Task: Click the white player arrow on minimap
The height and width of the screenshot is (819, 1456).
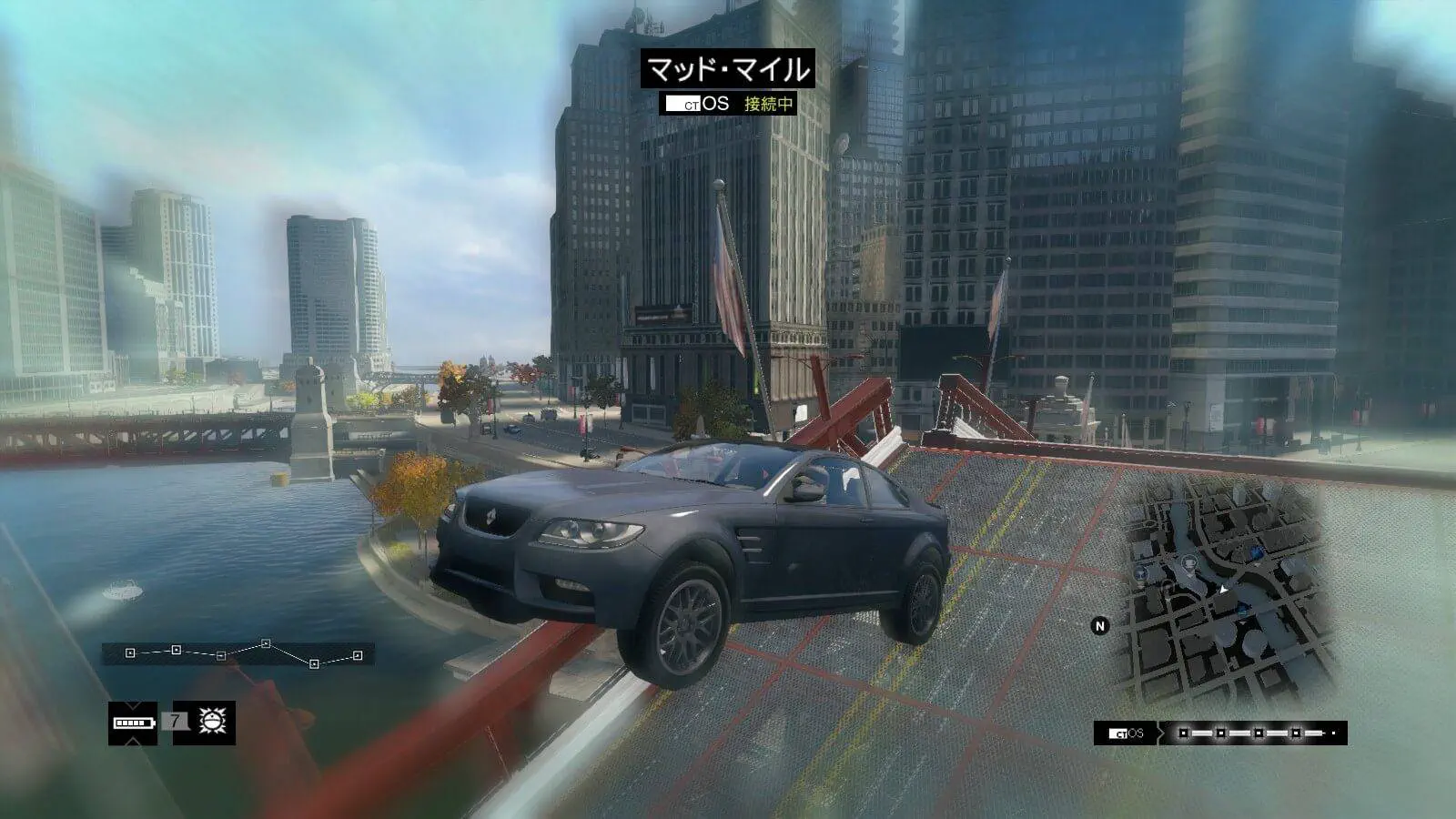Action: (1225, 590)
